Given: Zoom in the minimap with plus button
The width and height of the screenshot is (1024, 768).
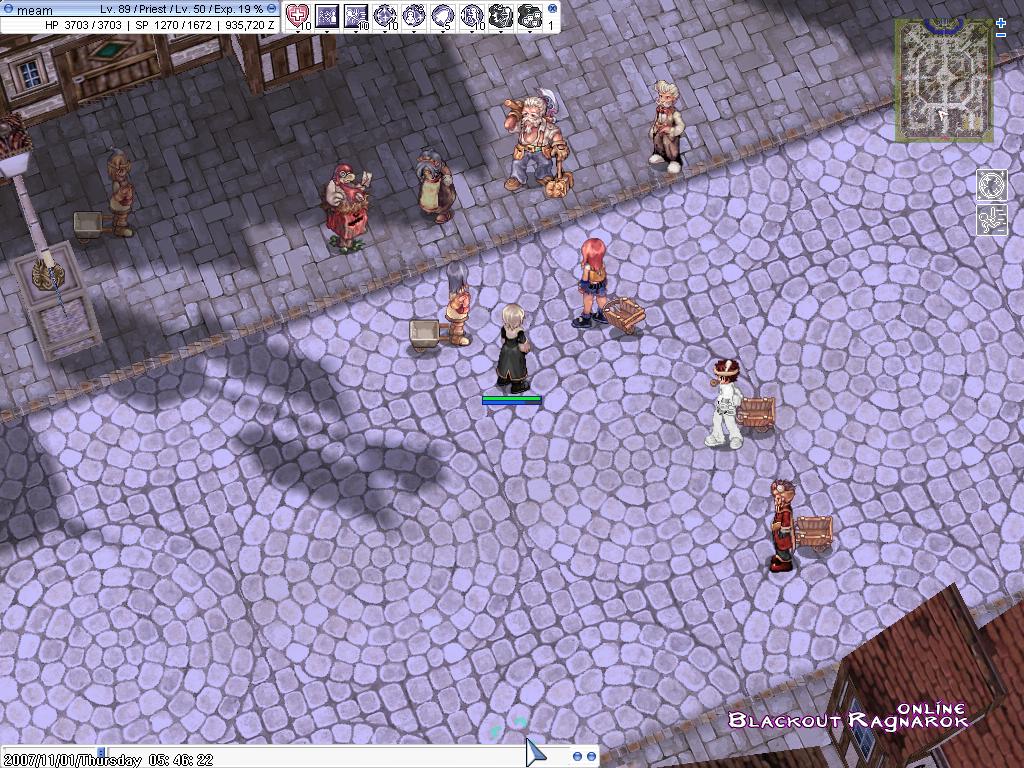Looking at the screenshot, I should (1001, 21).
